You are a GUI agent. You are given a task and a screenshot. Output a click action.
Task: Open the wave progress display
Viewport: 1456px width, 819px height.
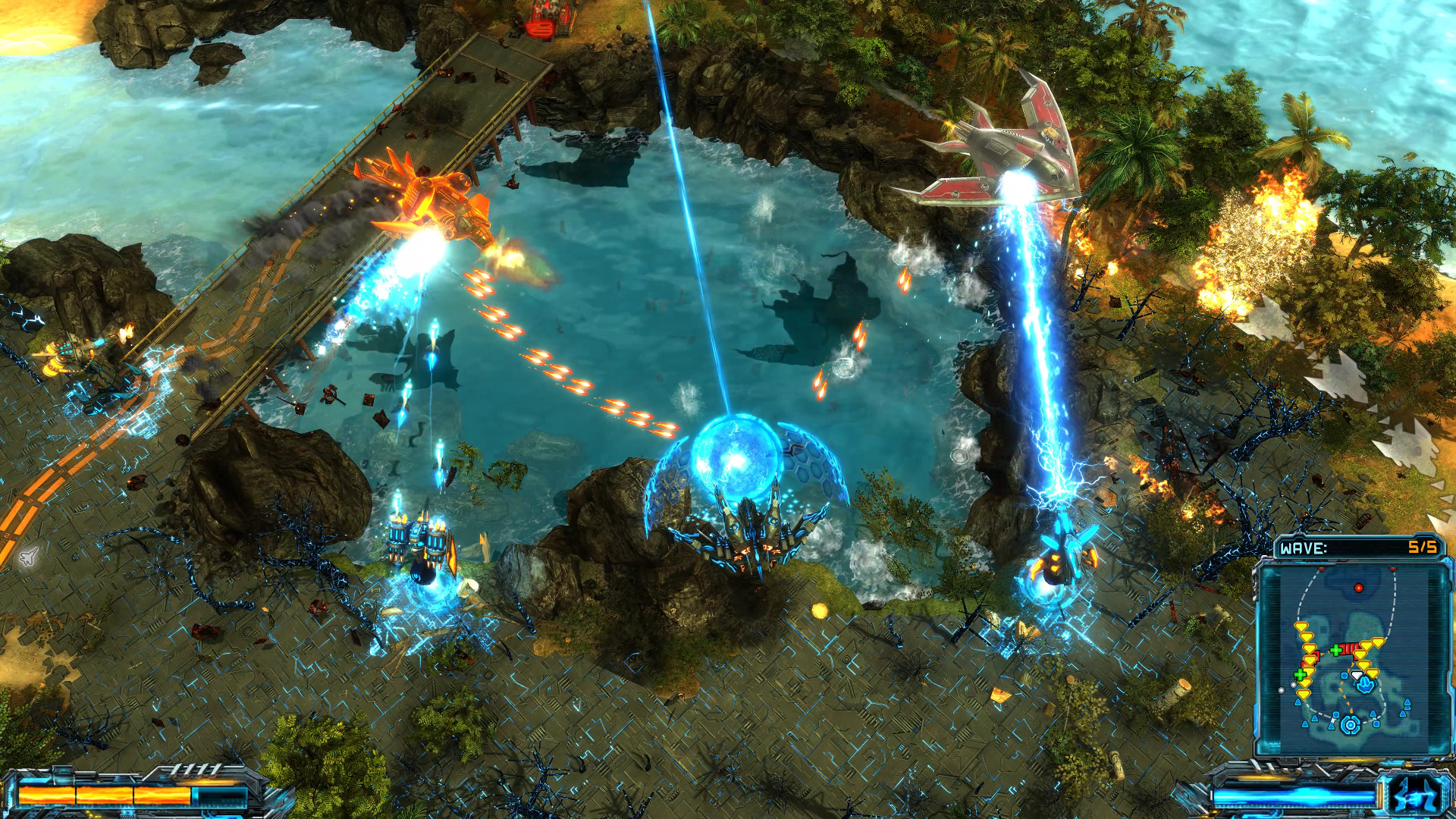pyautogui.click(x=1357, y=547)
